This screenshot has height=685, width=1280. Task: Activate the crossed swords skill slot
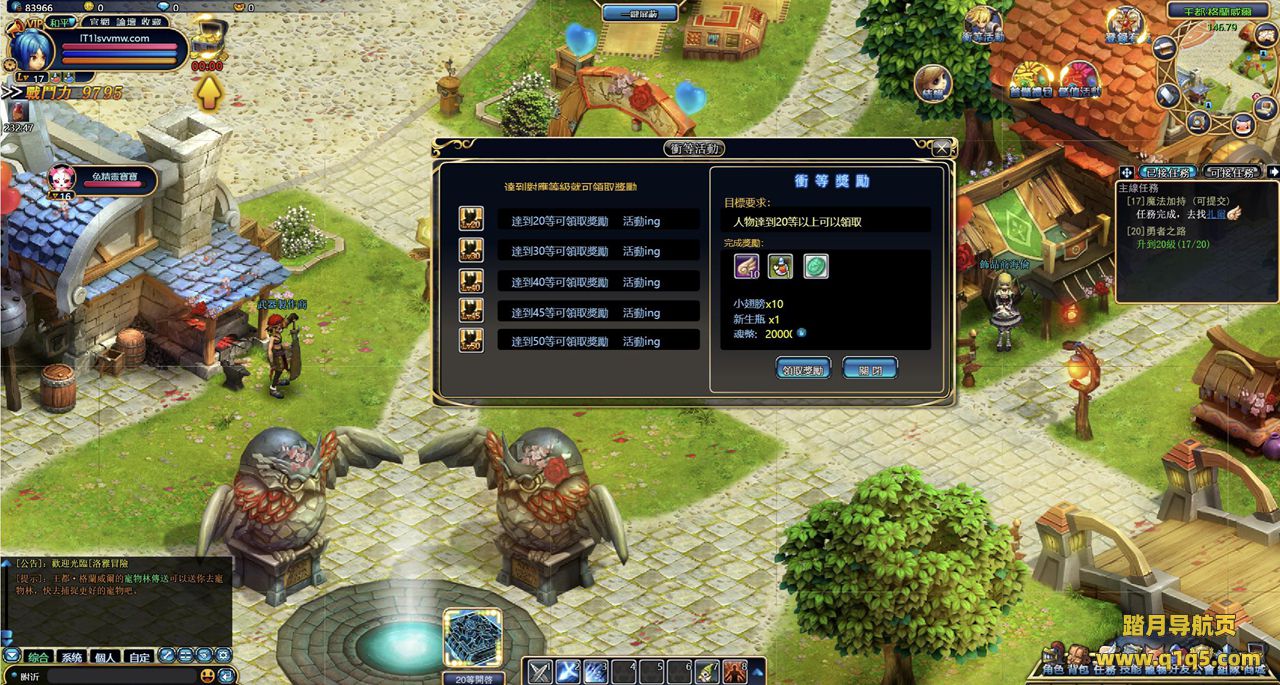tap(540, 671)
